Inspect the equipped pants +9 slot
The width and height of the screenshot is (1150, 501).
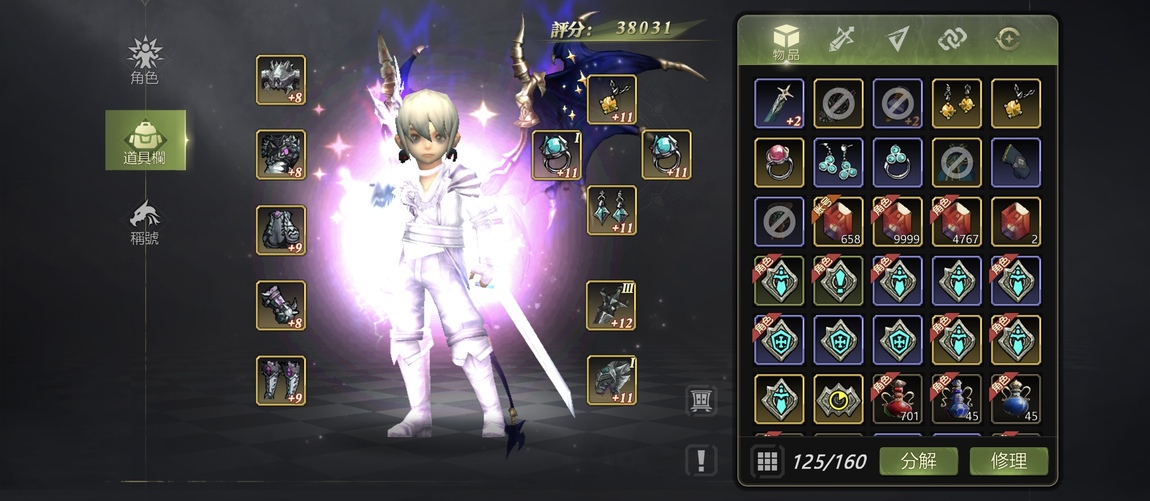click(281, 230)
